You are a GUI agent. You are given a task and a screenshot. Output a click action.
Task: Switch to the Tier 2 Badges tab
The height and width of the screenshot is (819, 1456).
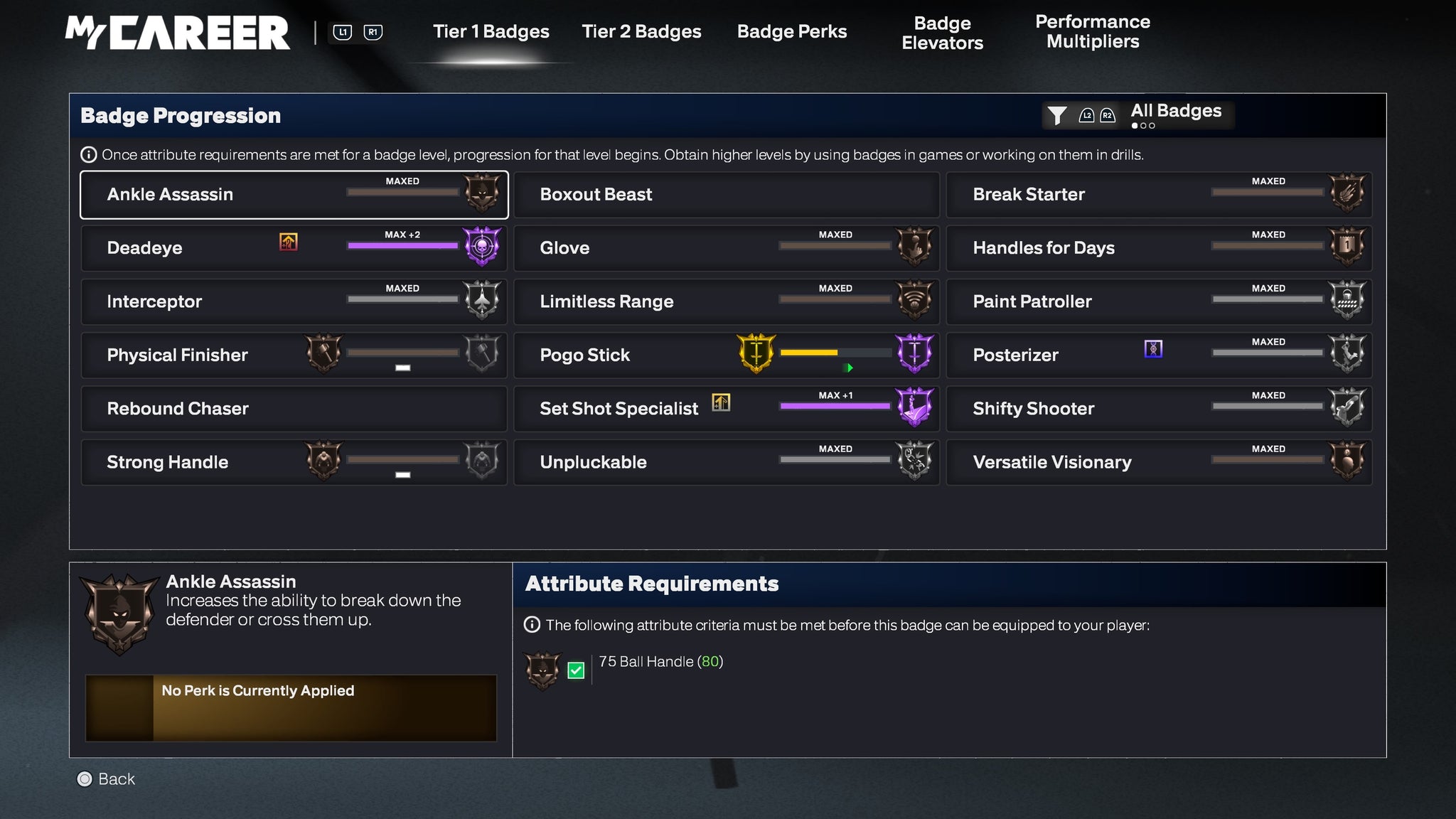[x=641, y=32]
